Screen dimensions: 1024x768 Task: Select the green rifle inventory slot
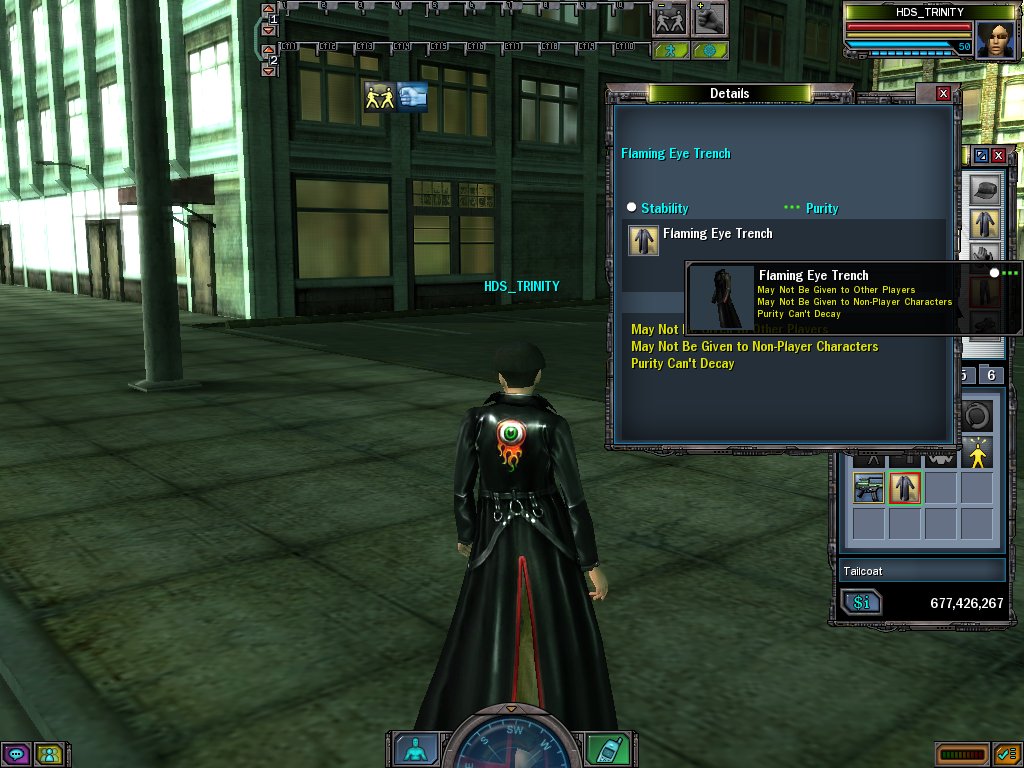click(x=868, y=487)
